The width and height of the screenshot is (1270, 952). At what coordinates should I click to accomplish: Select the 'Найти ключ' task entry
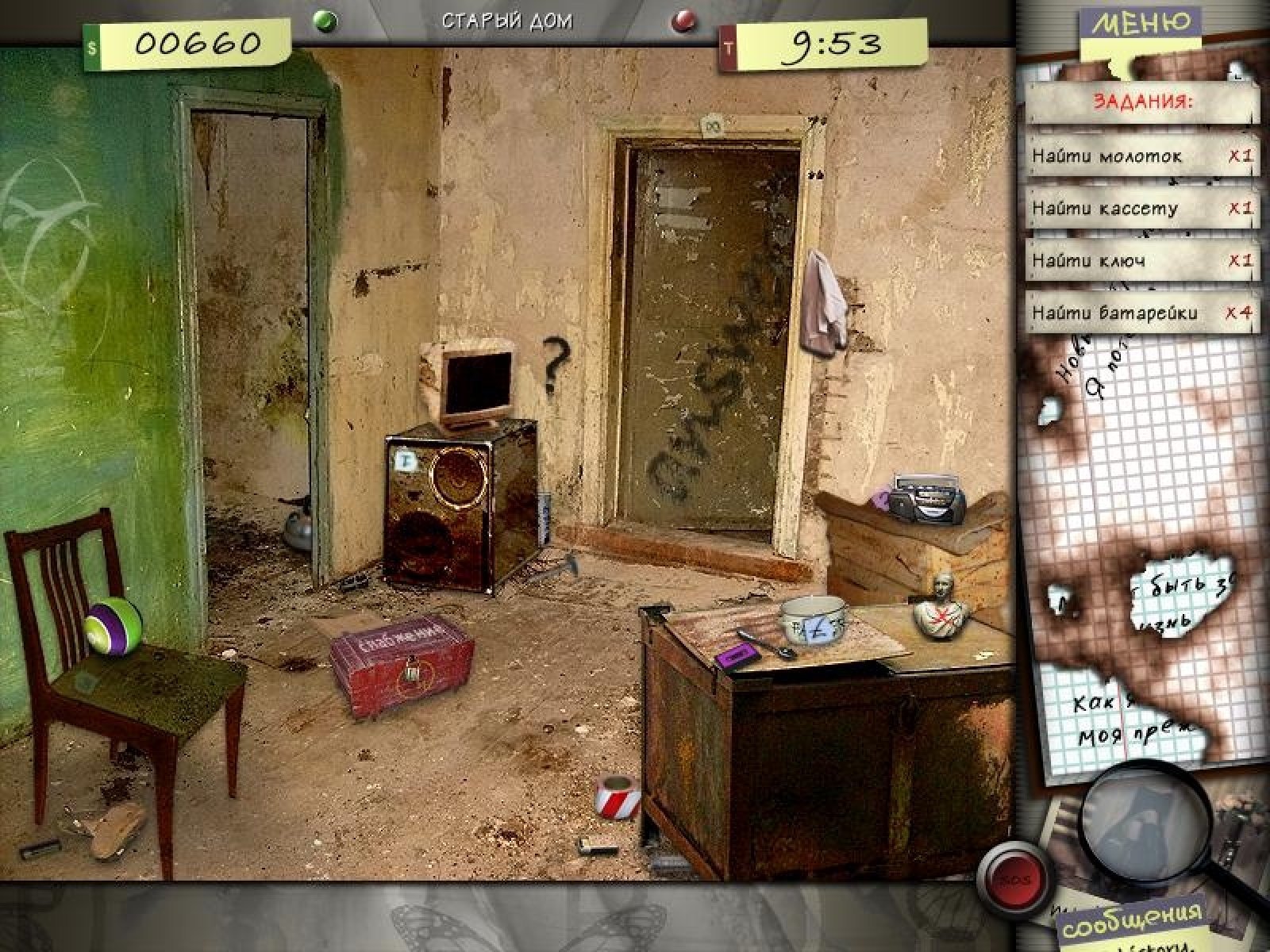point(1141,260)
